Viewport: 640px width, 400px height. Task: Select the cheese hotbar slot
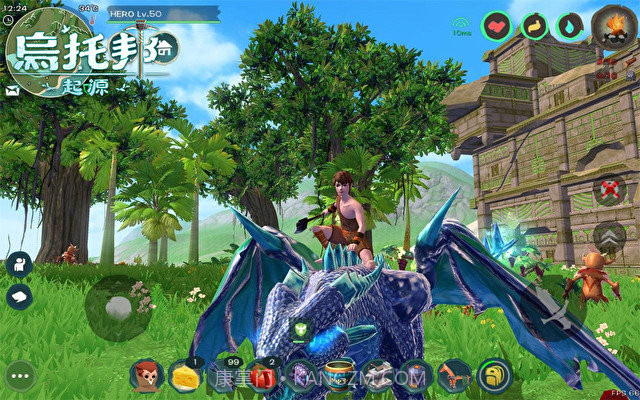pyautogui.click(x=184, y=375)
